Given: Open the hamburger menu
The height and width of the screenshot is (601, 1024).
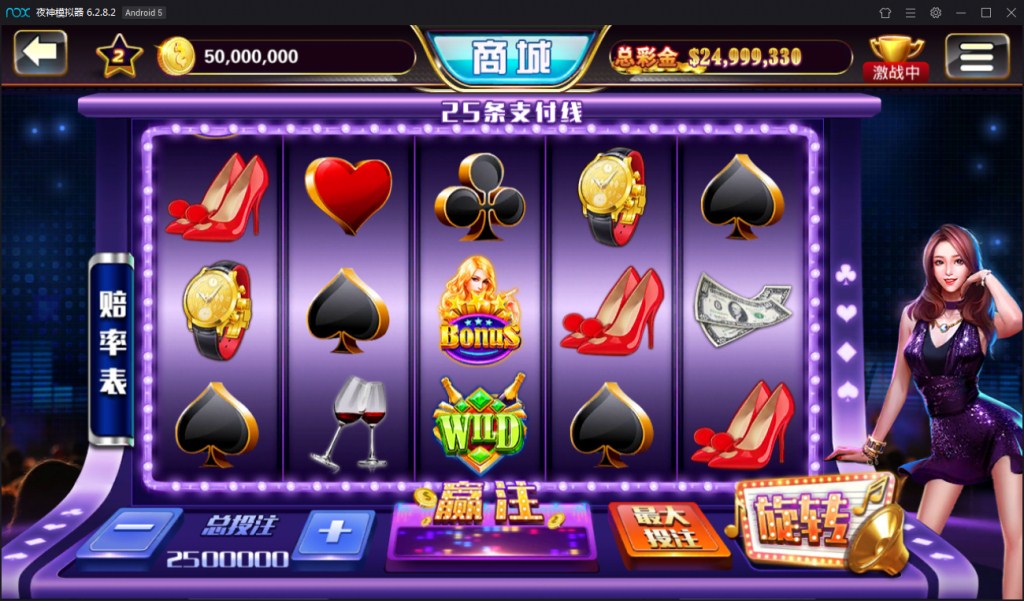Looking at the screenshot, I should coord(976,56).
